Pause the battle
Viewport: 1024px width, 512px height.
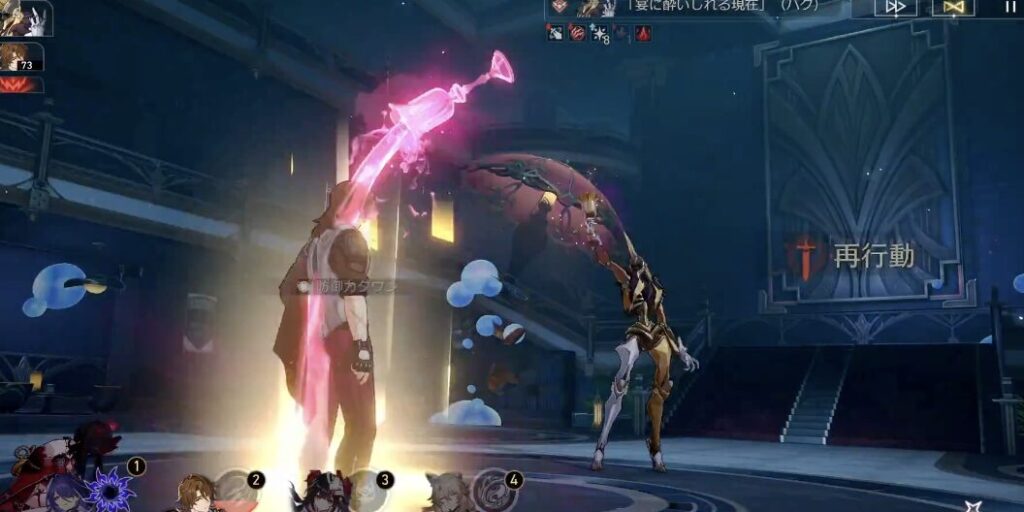tap(1009, 7)
